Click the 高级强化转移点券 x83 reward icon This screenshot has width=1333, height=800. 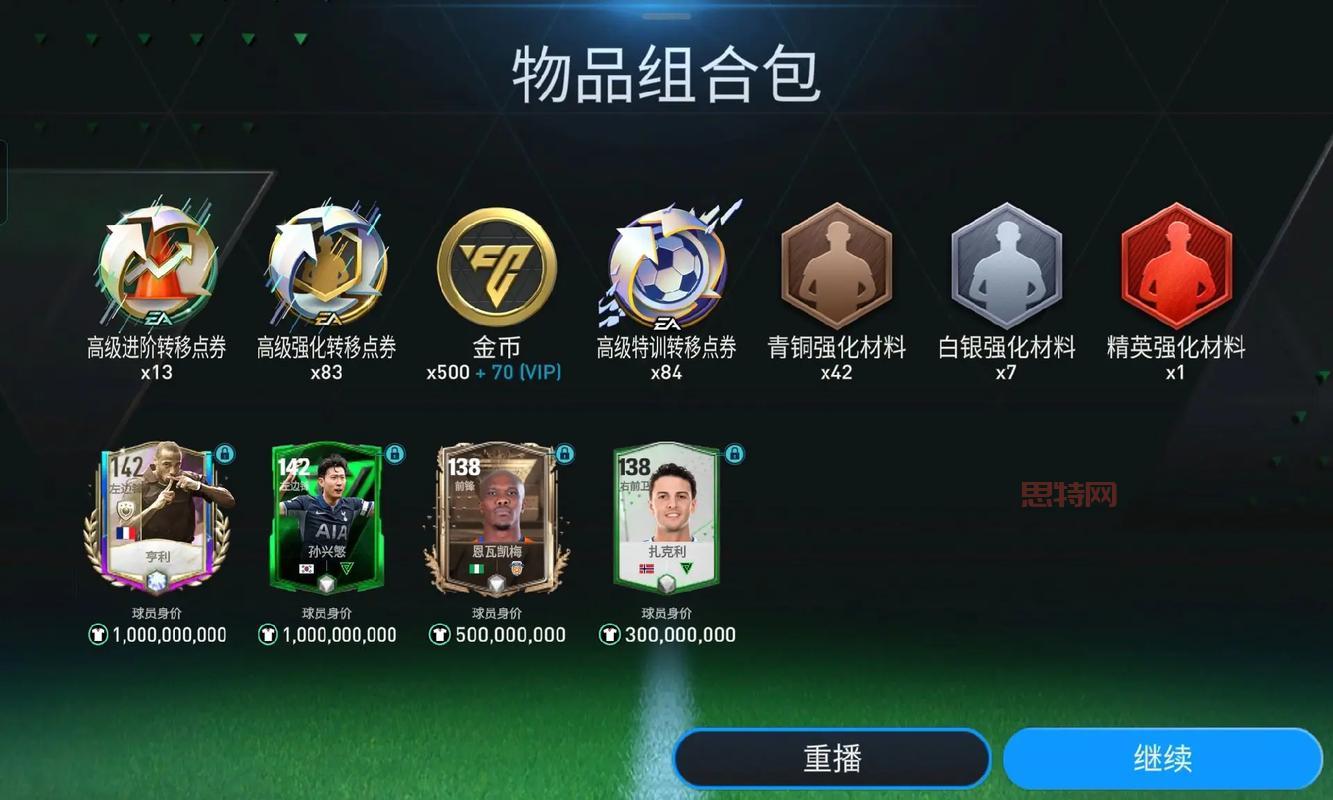pyautogui.click(x=327, y=267)
